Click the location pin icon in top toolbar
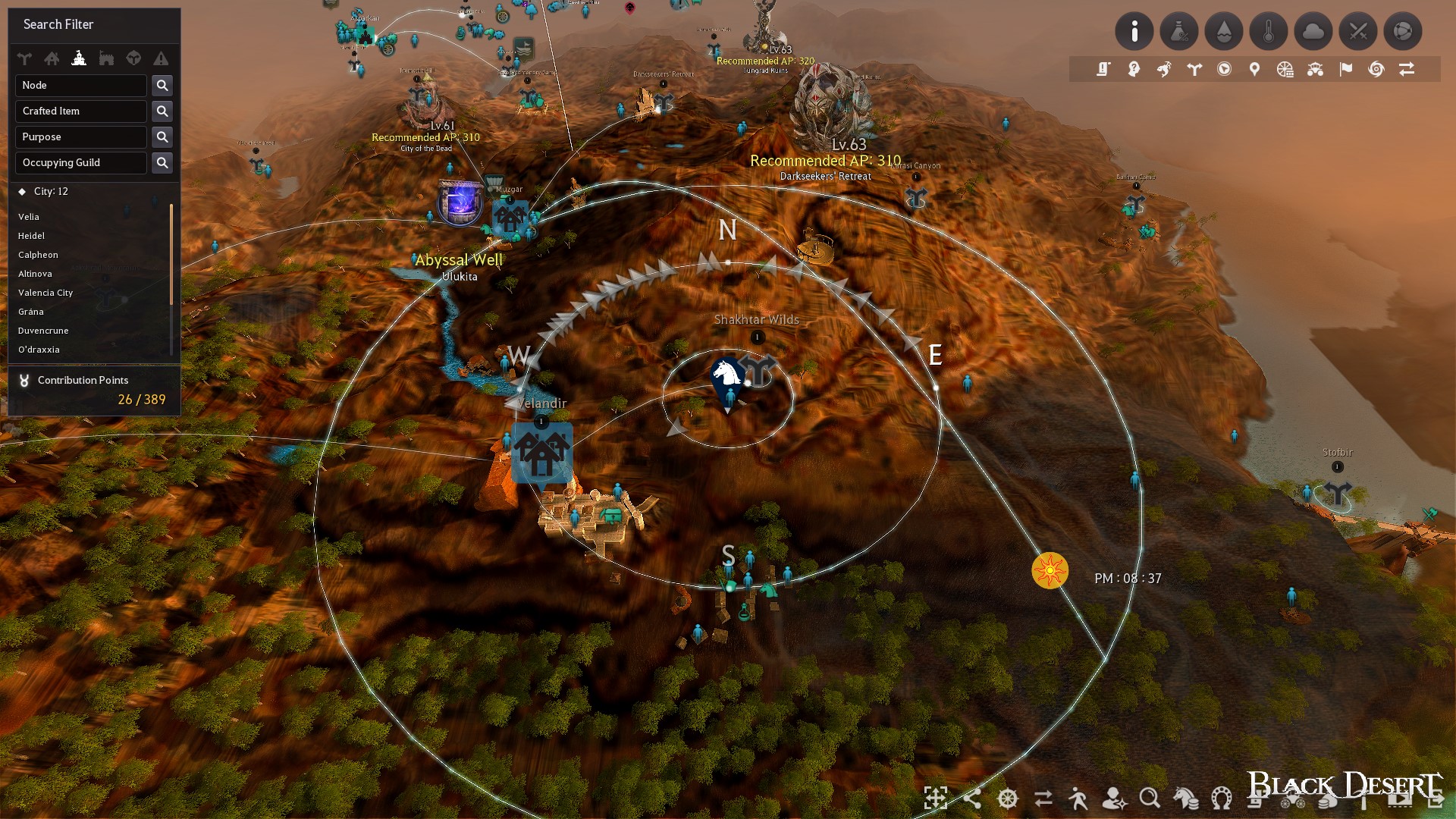Image resolution: width=1456 pixels, height=819 pixels. [1254, 68]
